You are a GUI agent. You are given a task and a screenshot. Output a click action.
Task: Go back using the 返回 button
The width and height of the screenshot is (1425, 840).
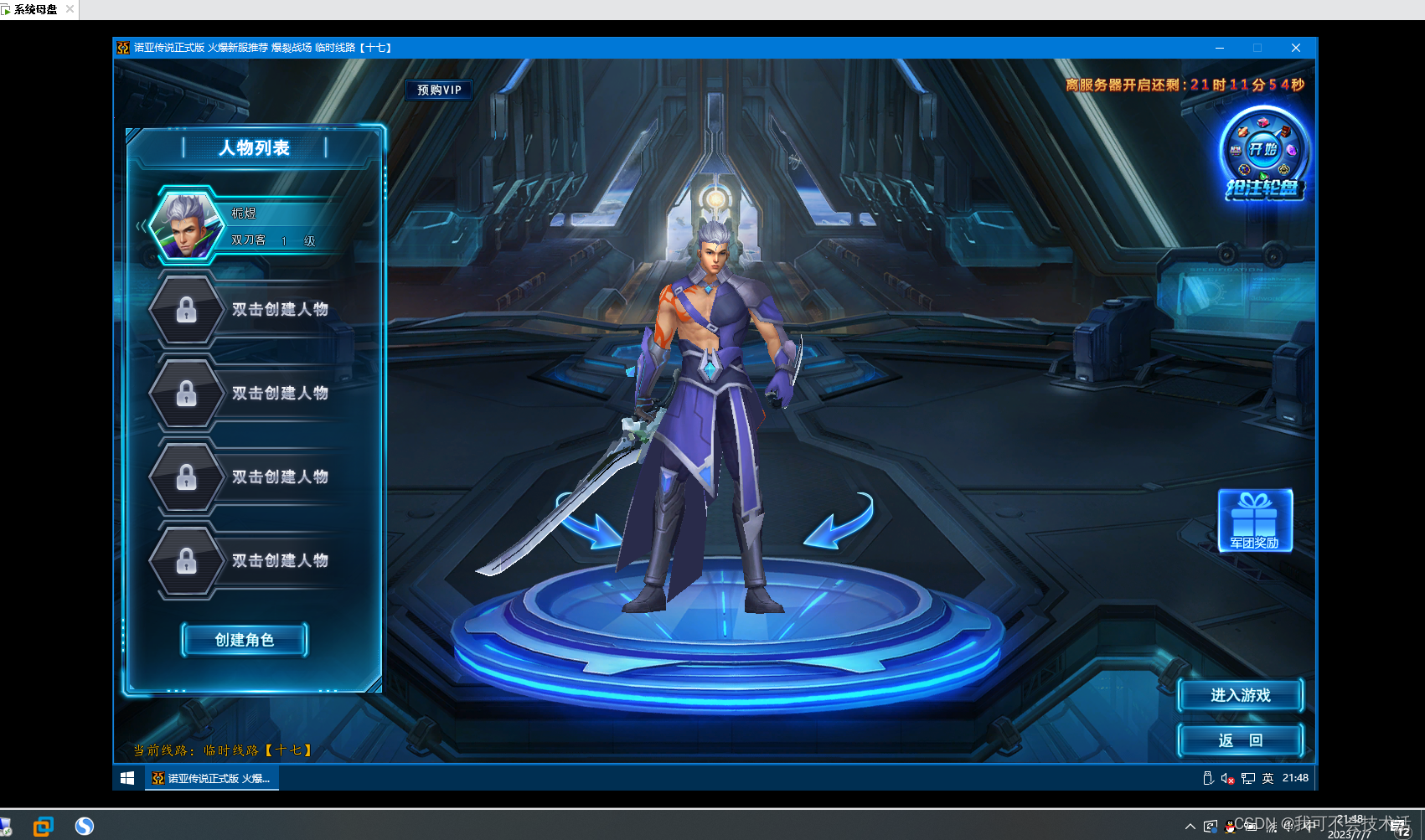pos(1240,740)
